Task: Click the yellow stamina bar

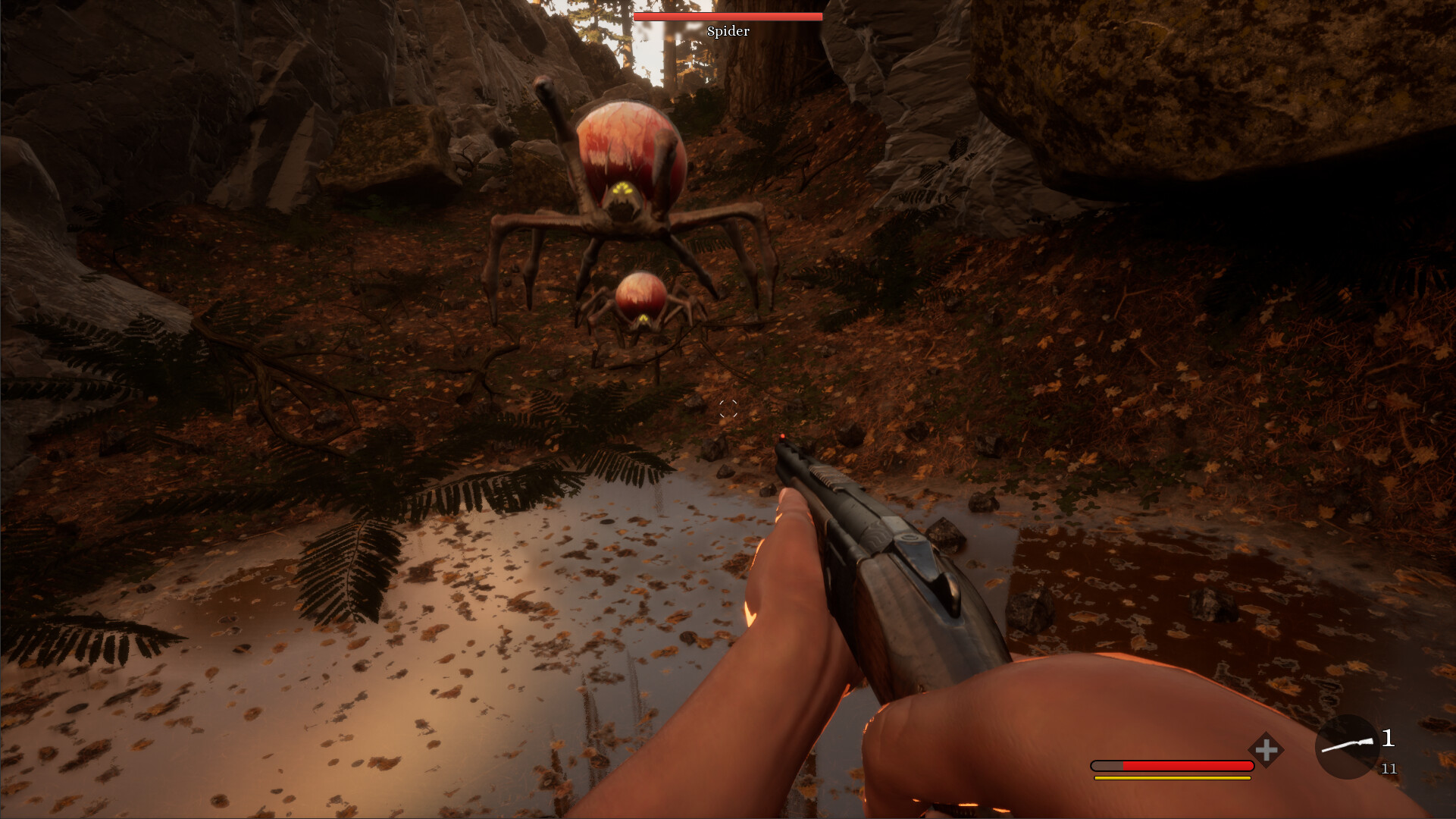Action: coord(1171,777)
